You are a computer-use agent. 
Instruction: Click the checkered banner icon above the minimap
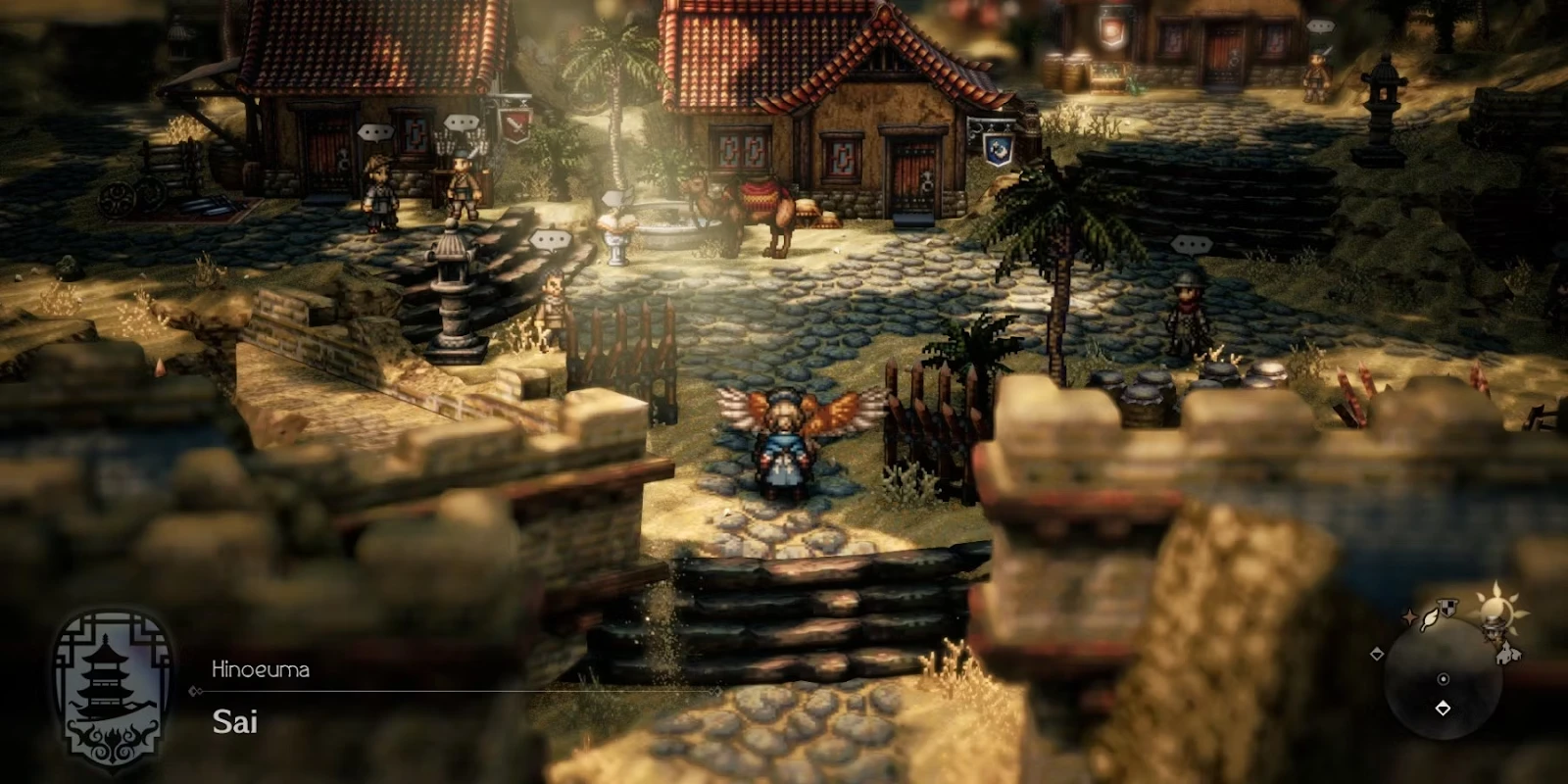click(1446, 607)
